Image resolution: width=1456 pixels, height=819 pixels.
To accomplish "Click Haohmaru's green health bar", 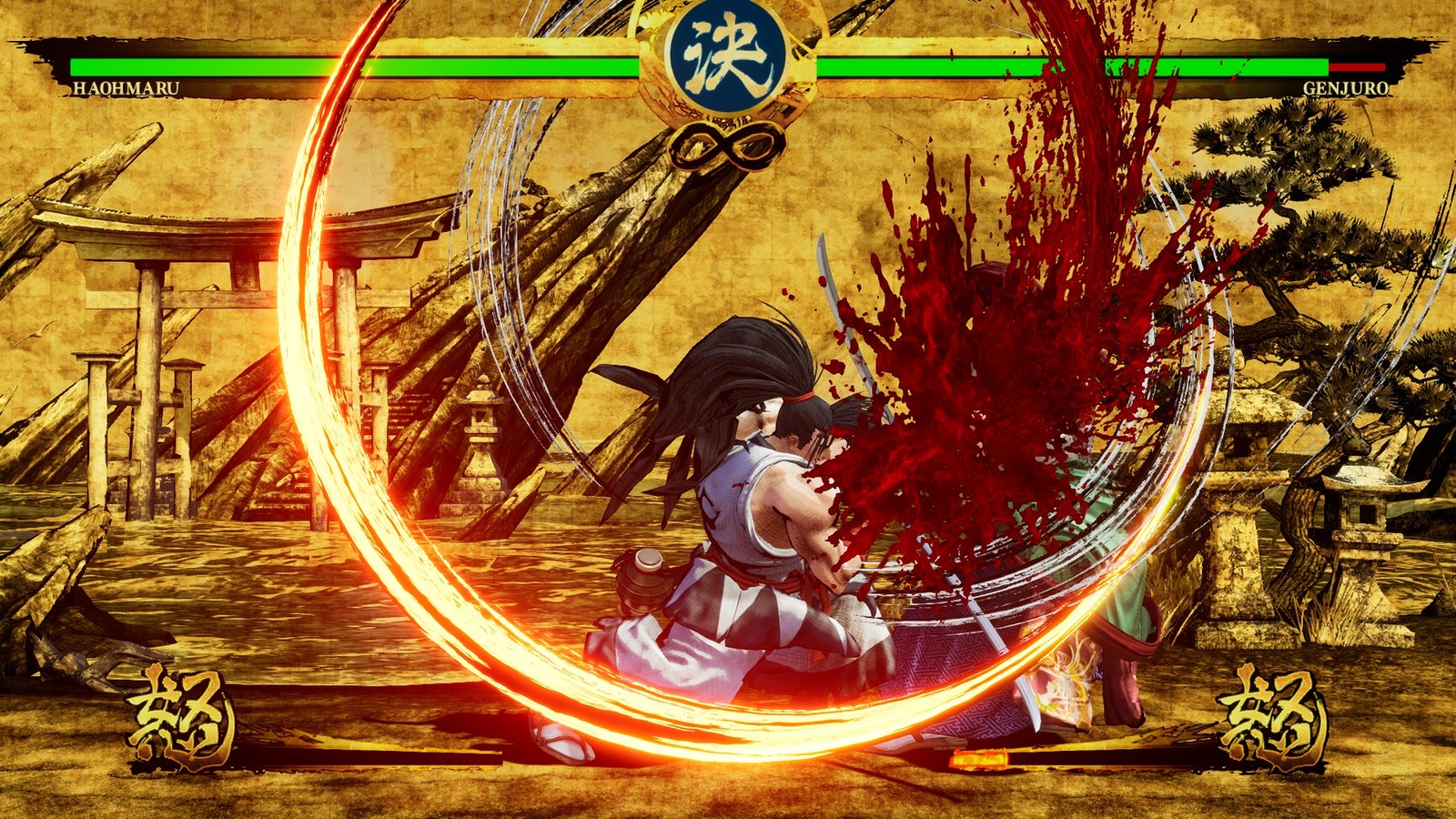I will (x=364, y=68).
